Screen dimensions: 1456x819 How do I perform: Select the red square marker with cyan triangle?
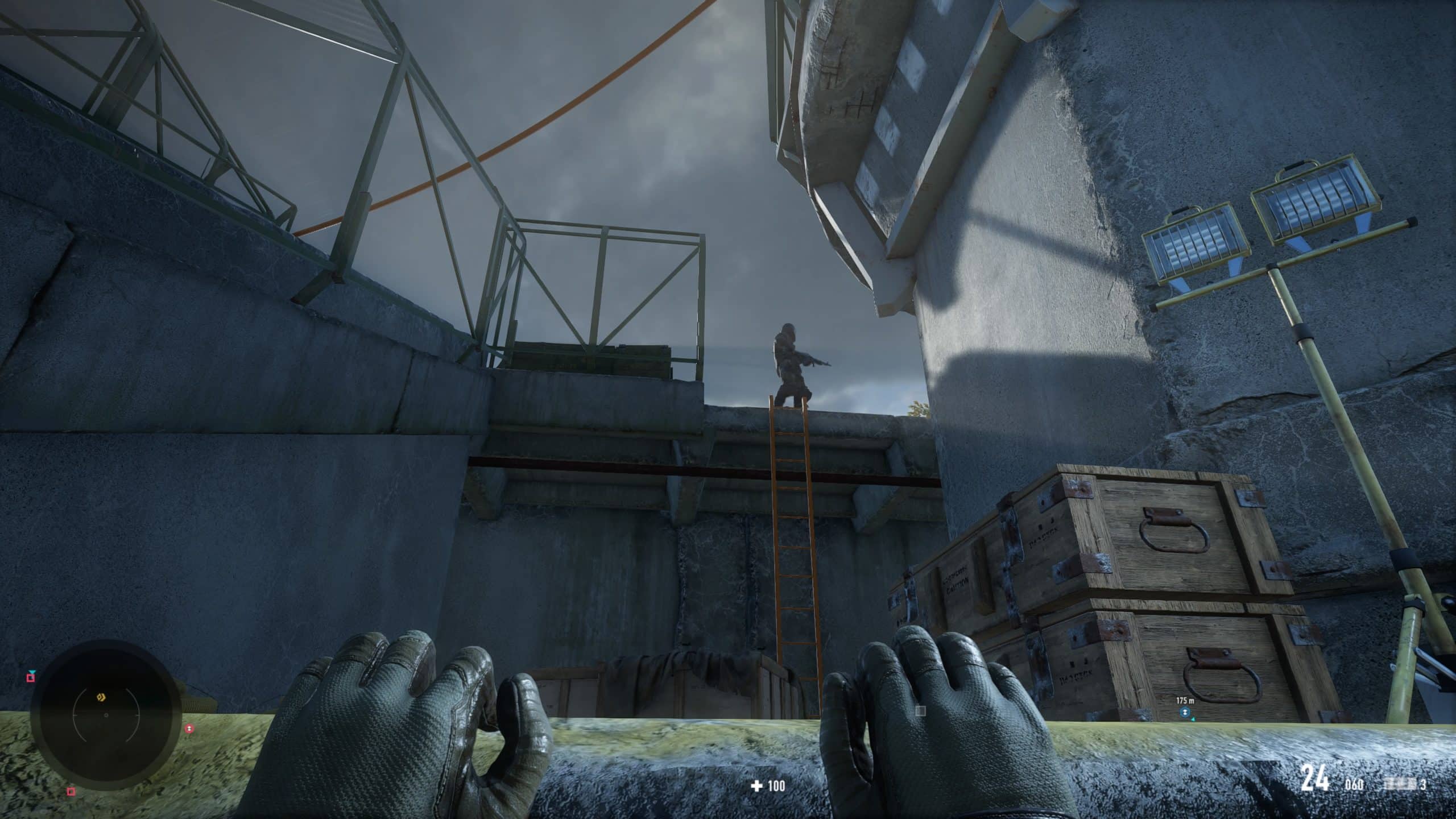point(31,676)
